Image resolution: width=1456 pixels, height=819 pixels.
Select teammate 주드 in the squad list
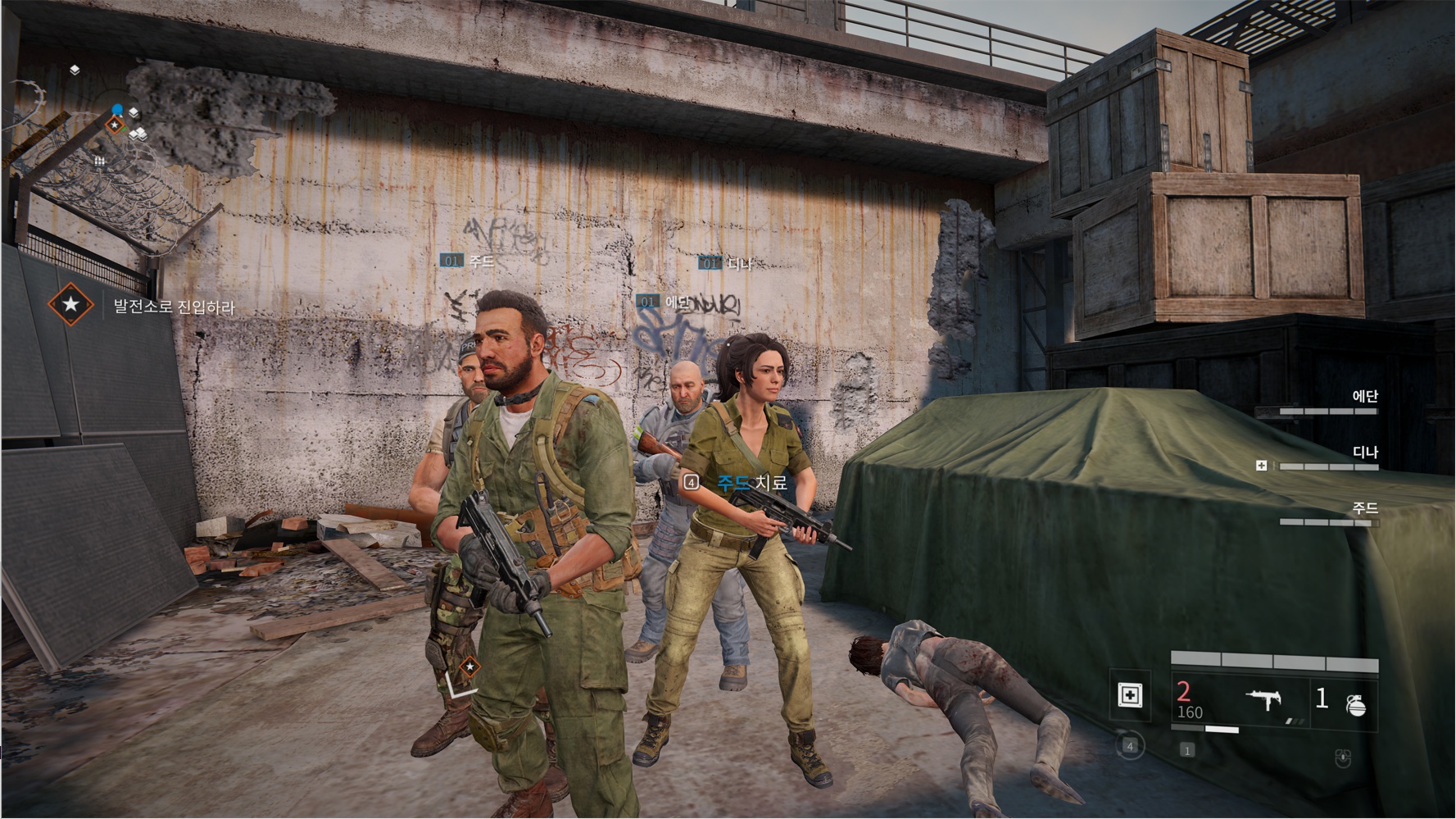click(1328, 514)
